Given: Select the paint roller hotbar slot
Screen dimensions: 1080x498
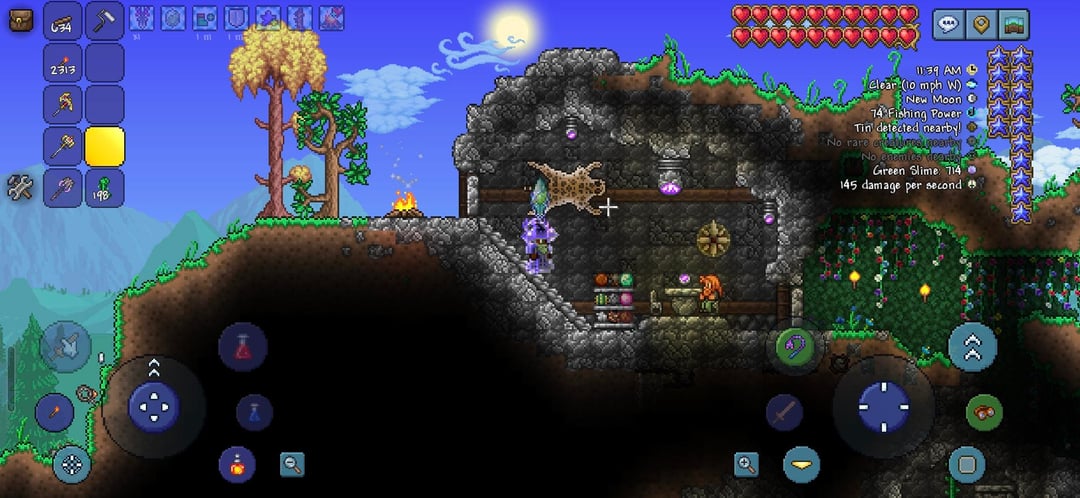Looking at the screenshot, I should (104, 21).
